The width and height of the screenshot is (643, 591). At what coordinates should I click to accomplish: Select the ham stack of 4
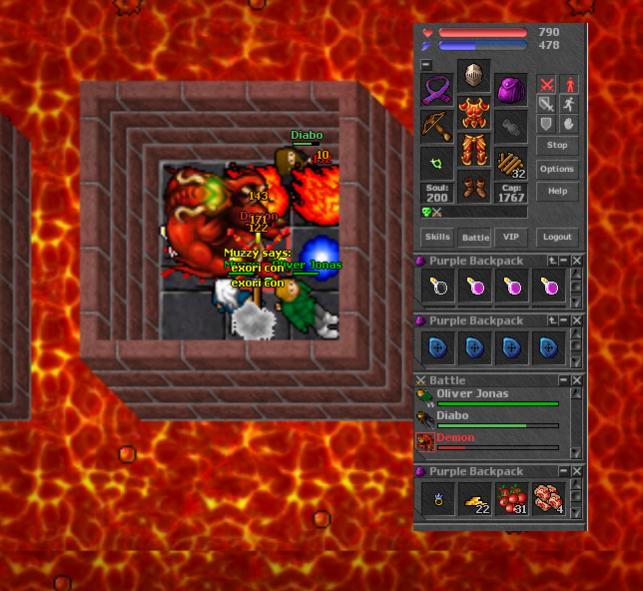(x=548, y=499)
